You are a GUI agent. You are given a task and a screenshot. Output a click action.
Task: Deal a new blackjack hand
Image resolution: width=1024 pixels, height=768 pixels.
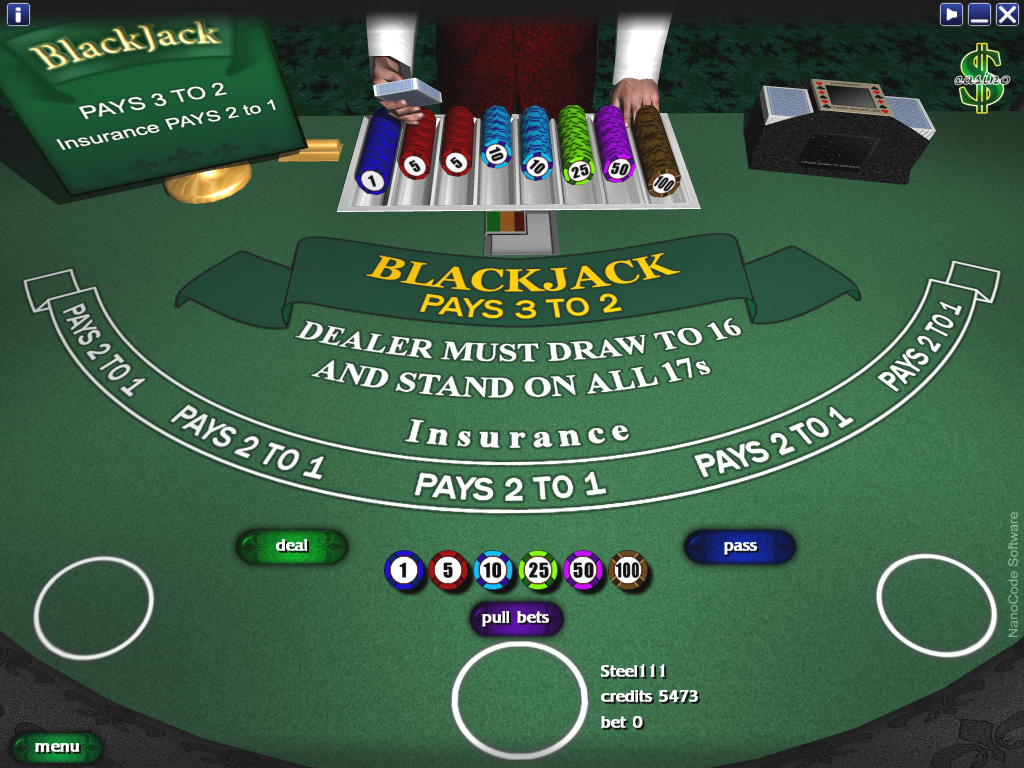(292, 546)
